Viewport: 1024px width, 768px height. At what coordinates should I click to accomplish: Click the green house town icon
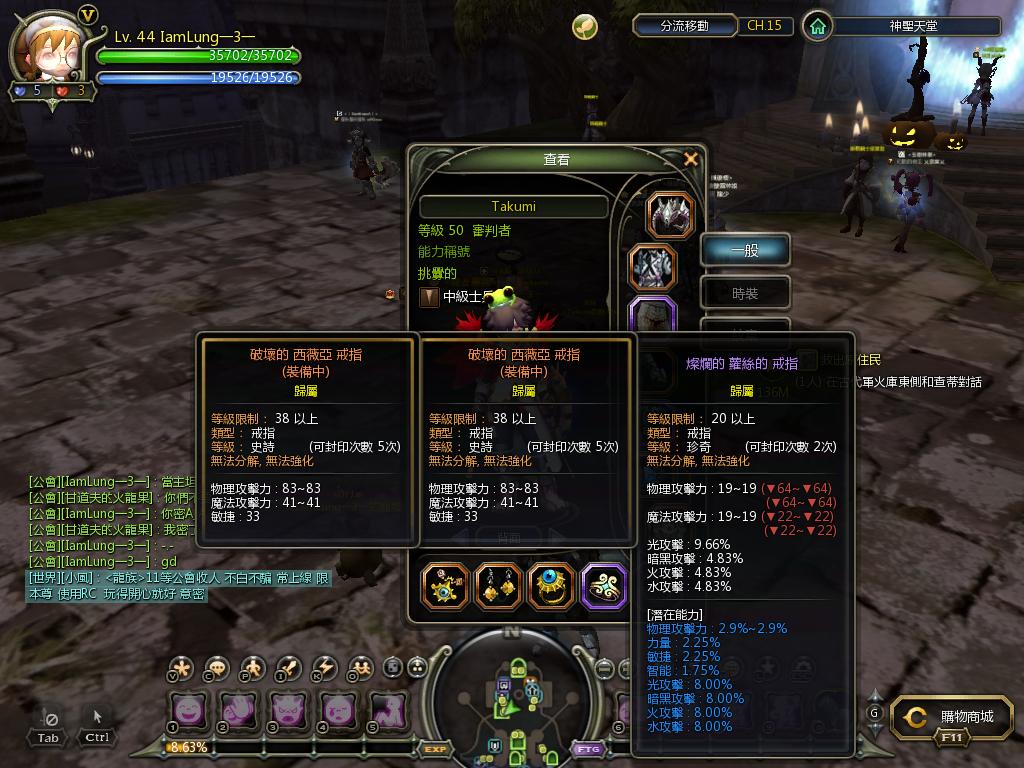pos(818,26)
